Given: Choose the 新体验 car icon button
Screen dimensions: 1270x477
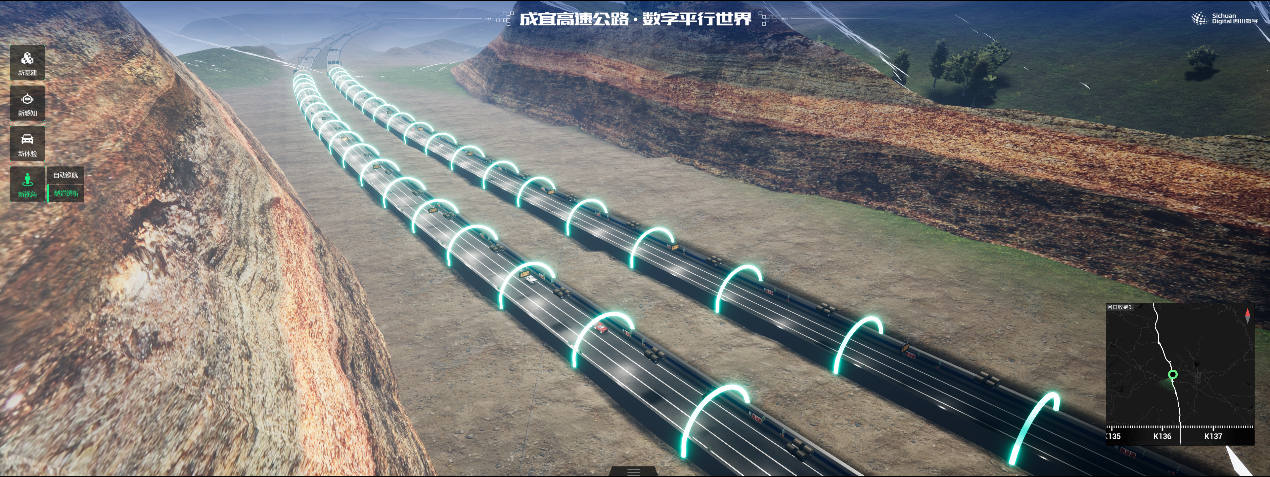Looking at the screenshot, I should 27,143.
